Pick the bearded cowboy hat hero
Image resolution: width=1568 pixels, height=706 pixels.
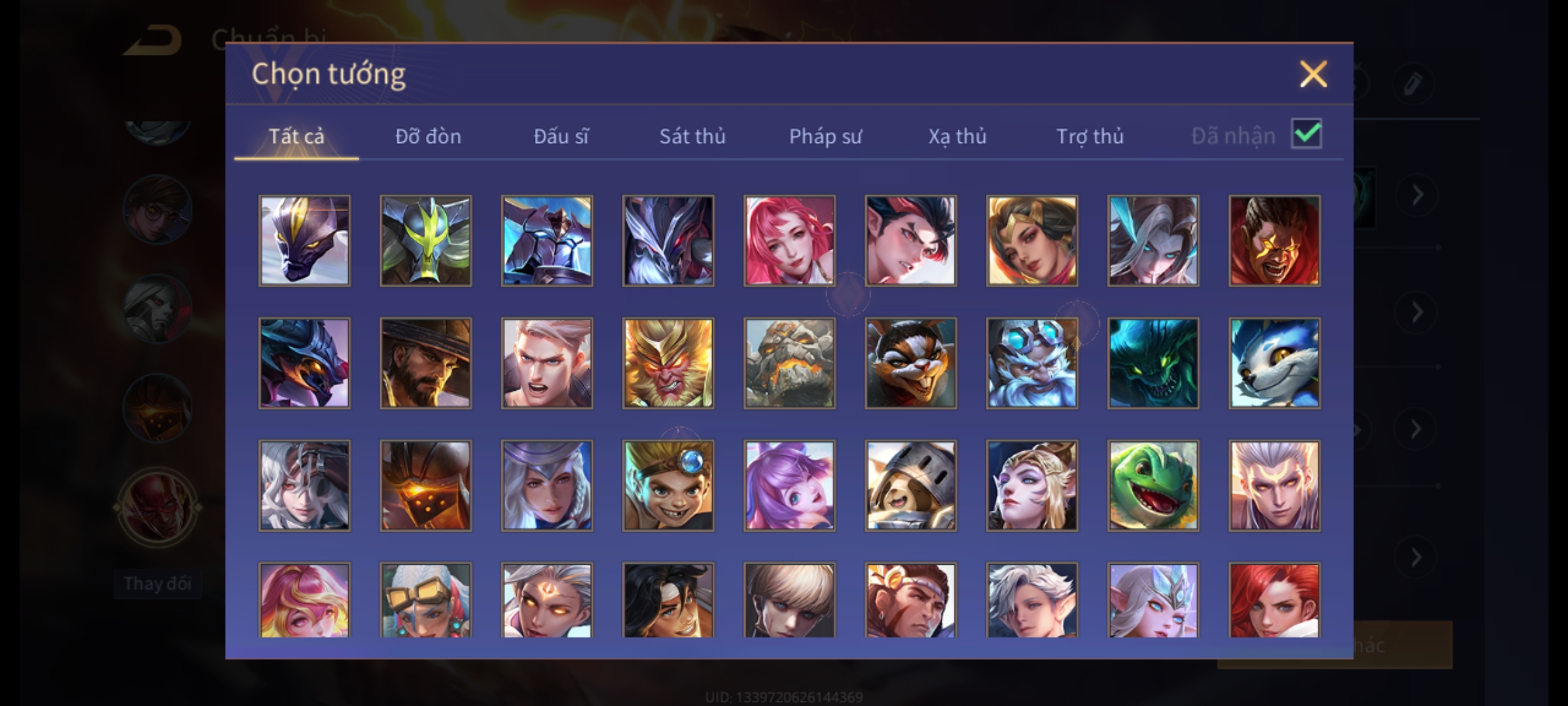[x=425, y=363]
